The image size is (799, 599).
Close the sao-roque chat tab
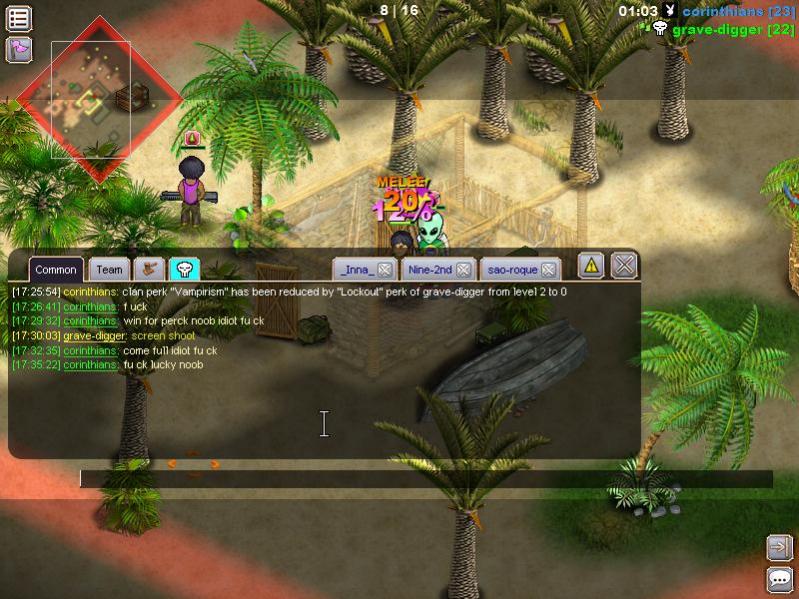(548, 270)
